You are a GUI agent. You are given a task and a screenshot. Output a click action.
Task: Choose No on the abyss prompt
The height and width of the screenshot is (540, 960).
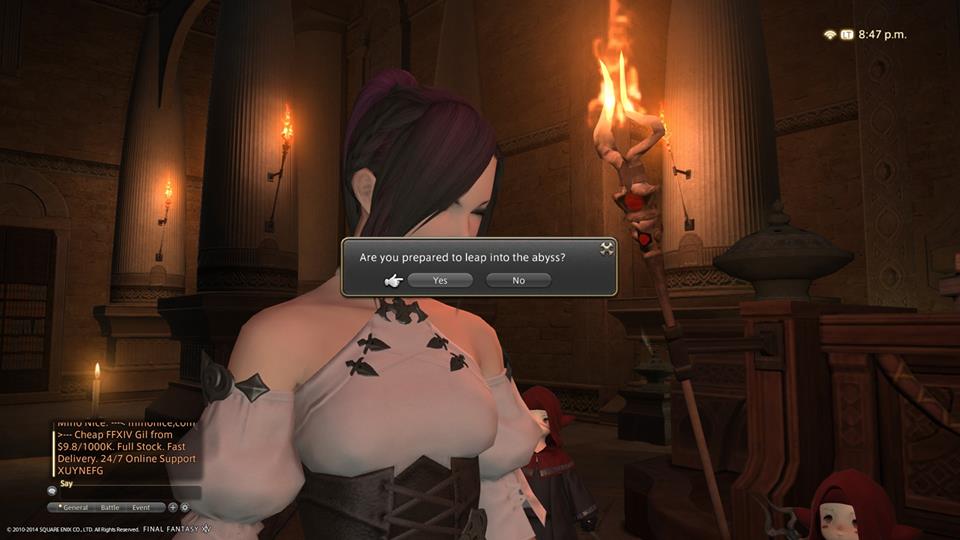[x=518, y=281]
